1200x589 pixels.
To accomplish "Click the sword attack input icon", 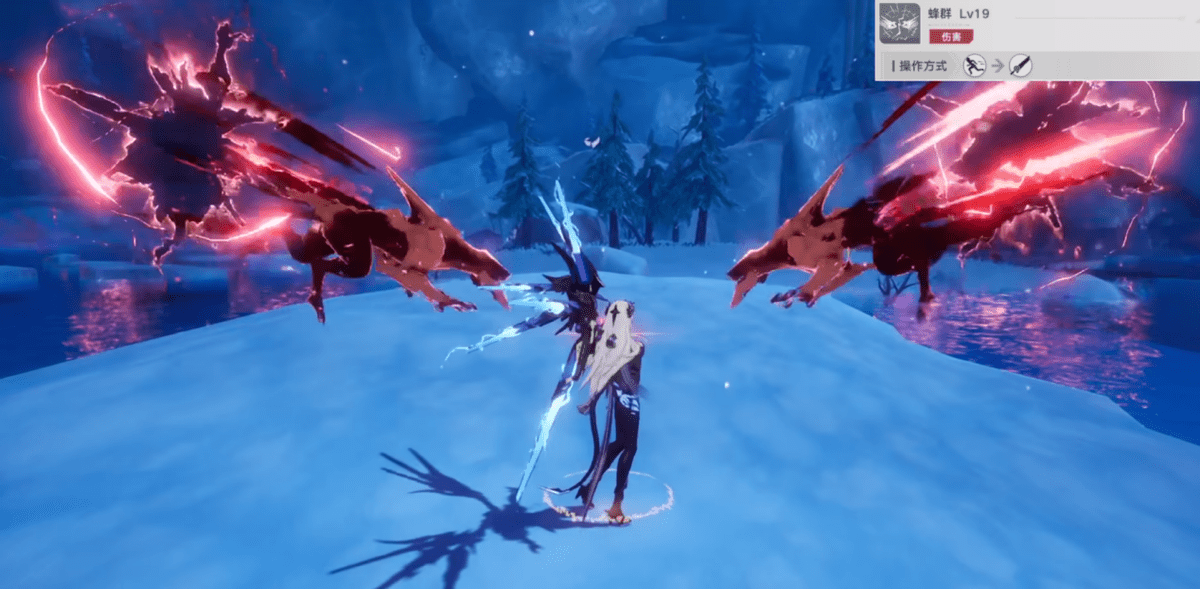I will (x=1020, y=66).
